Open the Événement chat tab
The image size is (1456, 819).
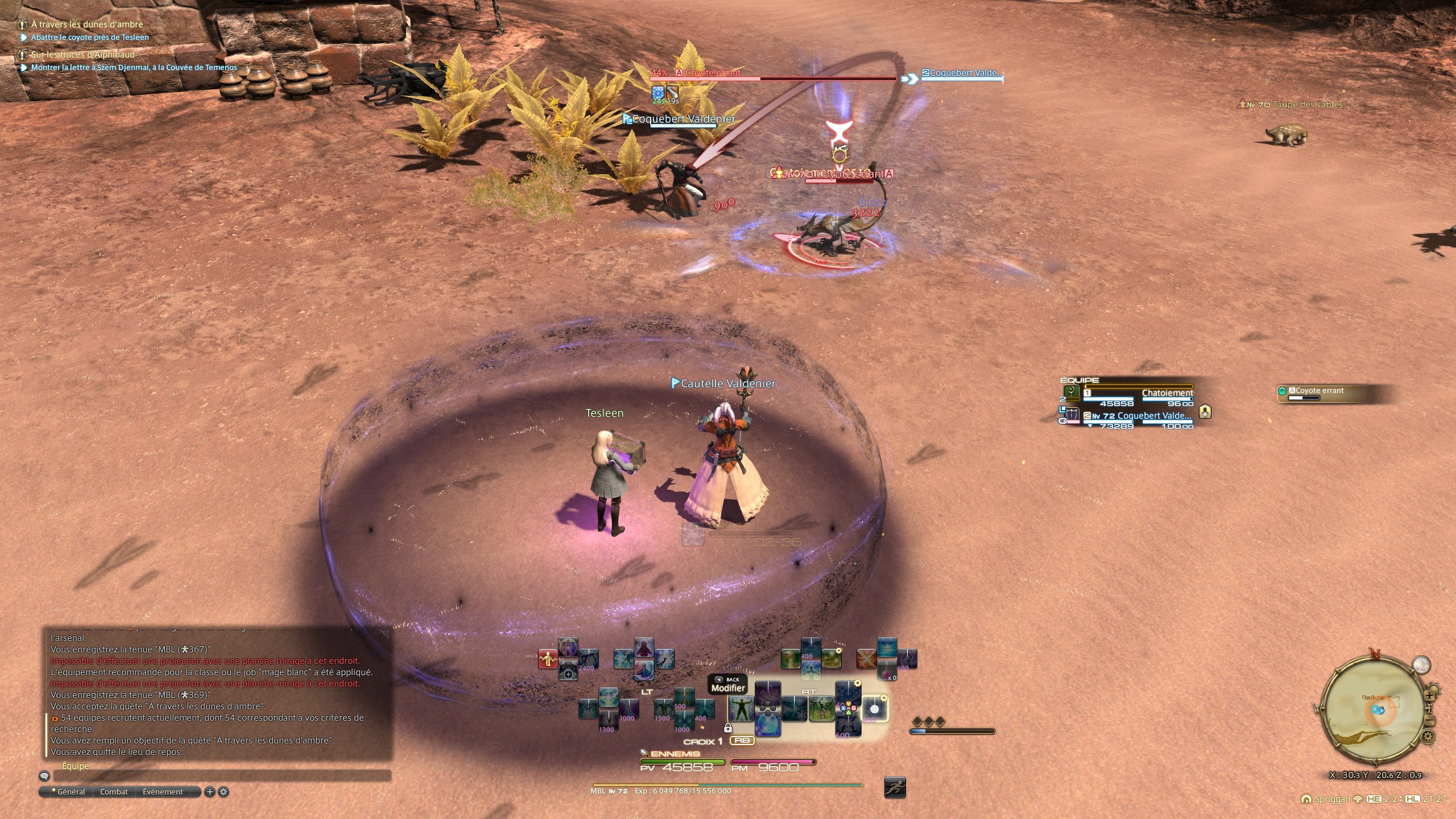click(x=163, y=792)
